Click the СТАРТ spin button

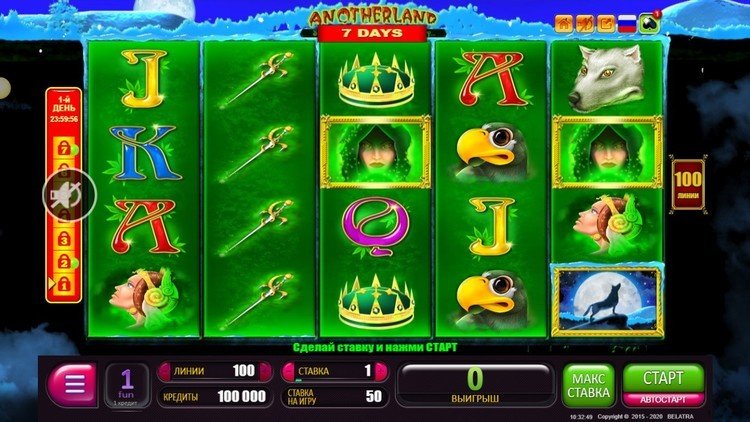tap(663, 379)
